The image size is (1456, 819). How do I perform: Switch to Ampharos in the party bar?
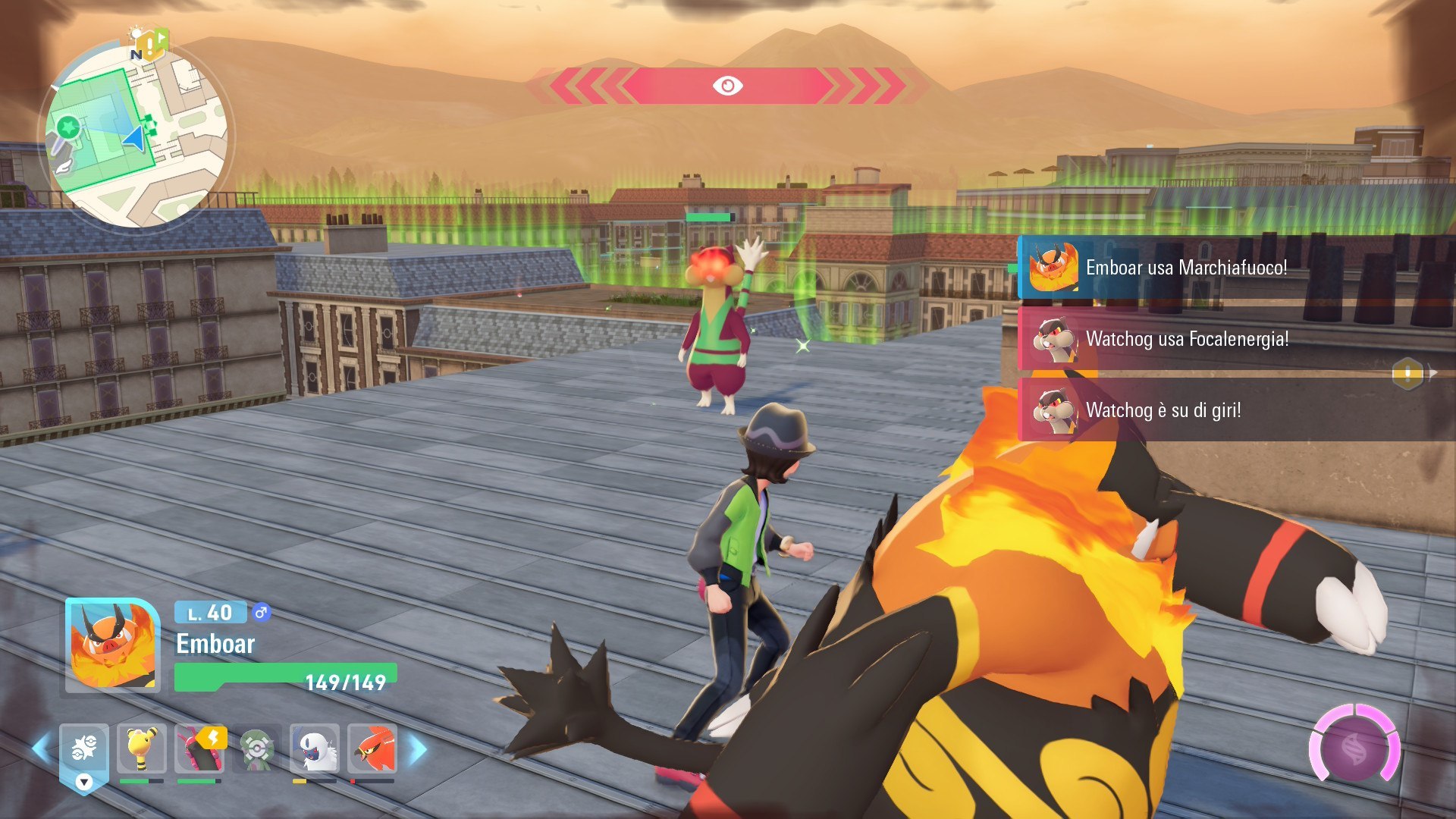coord(142,749)
